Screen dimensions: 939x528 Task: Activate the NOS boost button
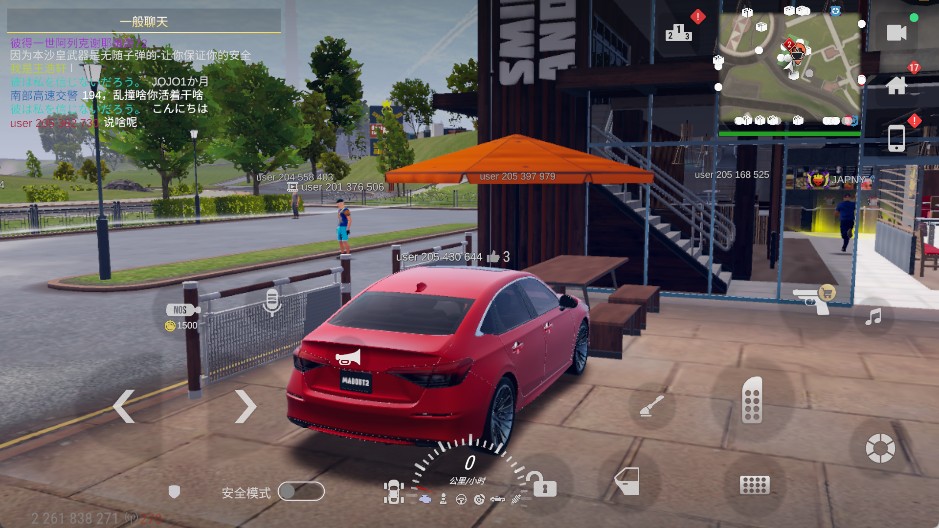[181, 311]
